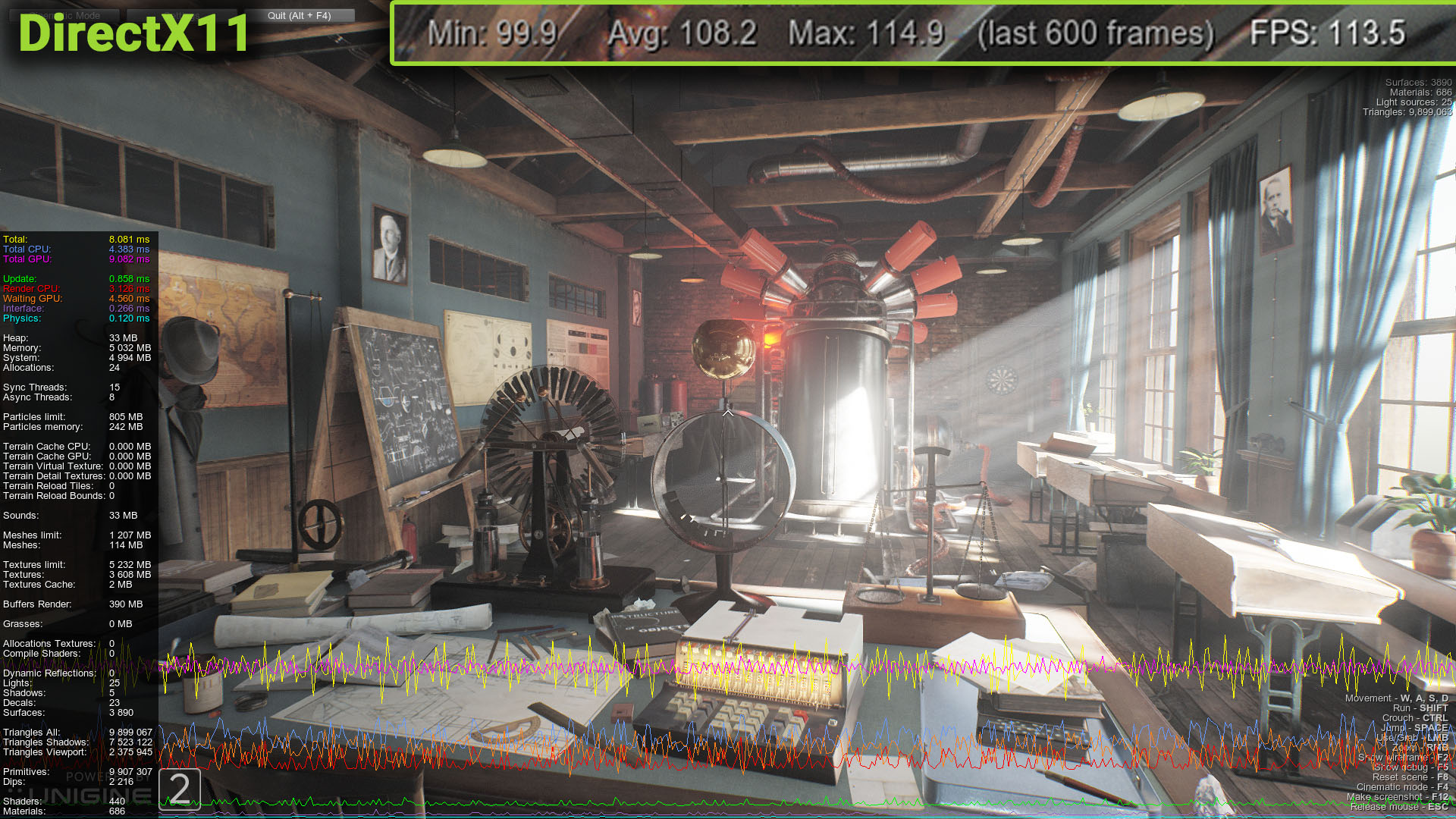Viewport: 1456px width, 819px height.
Task: Click the "Reset scene - F8" hint
Action: (x=1410, y=777)
